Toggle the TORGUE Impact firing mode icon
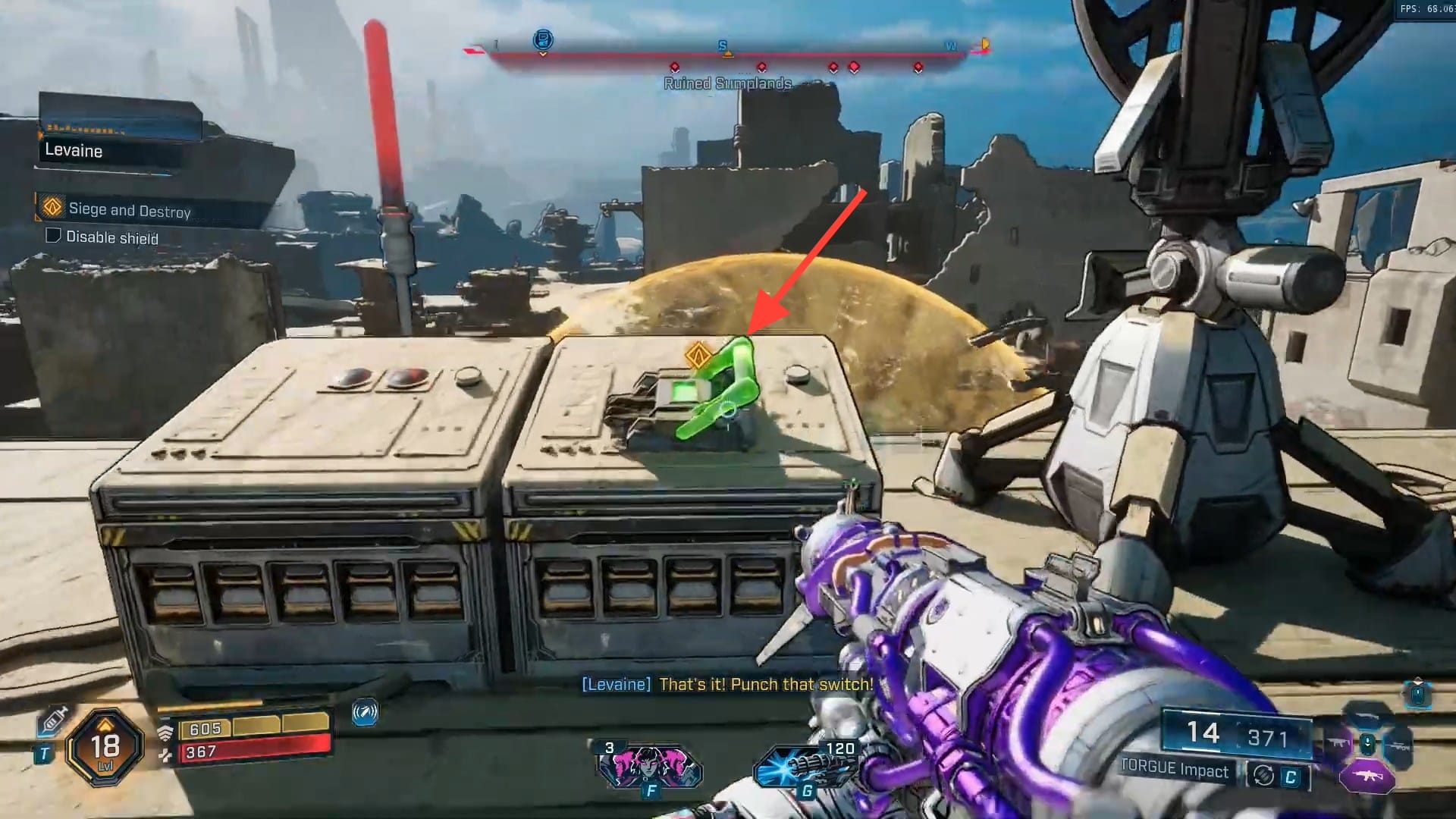The image size is (1456, 819). [x=1263, y=775]
